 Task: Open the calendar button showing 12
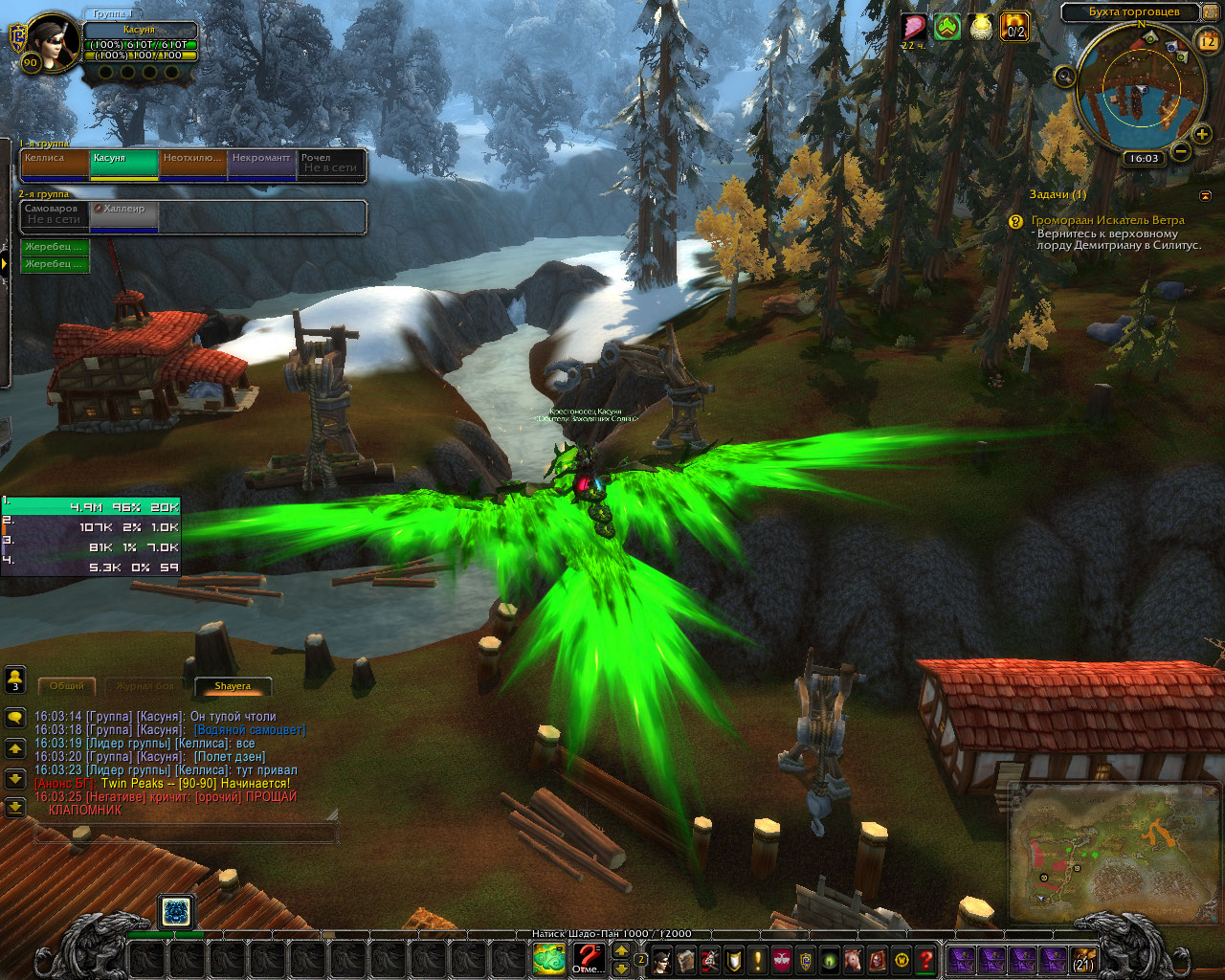1207,41
